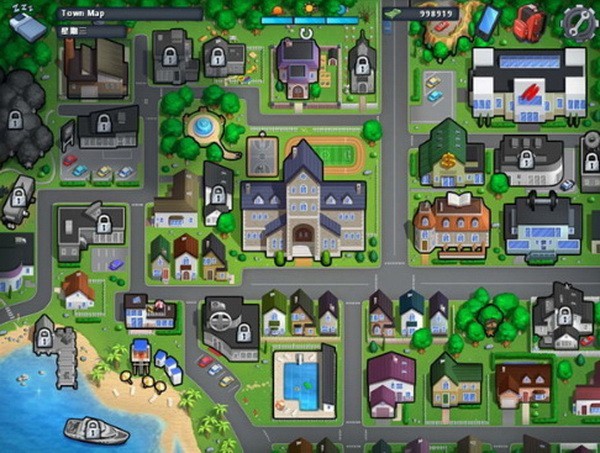The width and height of the screenshot is (600, 453).
Task: Open the settings gear icon
Action: tap(578, 21)
